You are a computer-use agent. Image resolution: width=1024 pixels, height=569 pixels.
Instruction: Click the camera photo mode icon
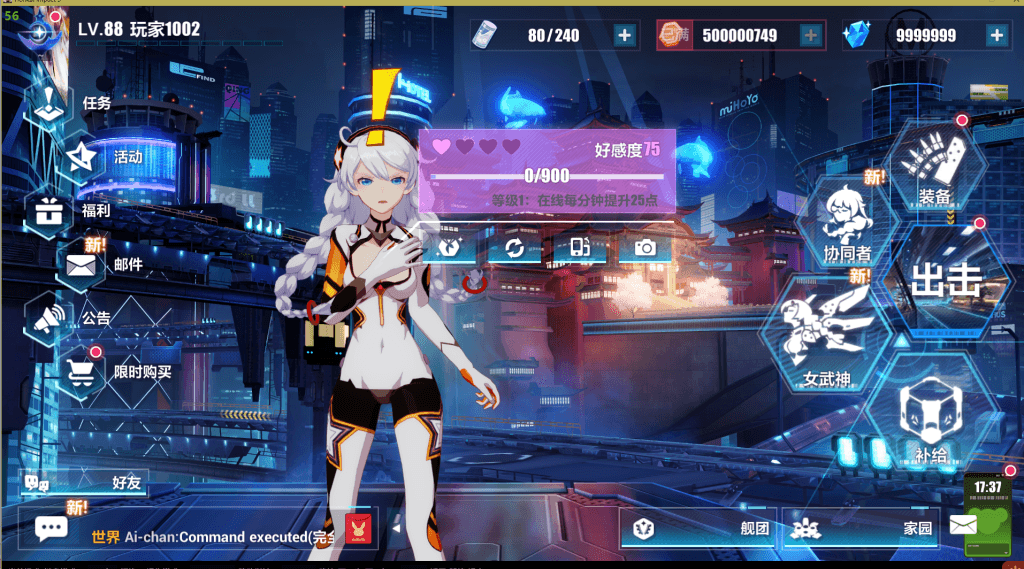[x=645, y=248]
